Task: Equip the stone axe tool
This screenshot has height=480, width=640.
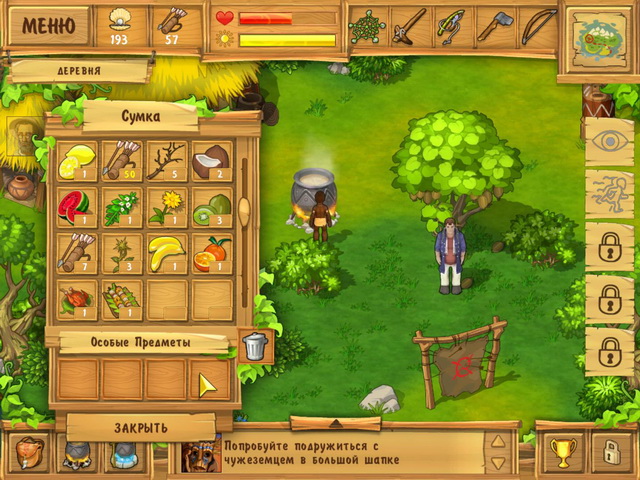Action: pyautogui.click(x=495, y=26)
